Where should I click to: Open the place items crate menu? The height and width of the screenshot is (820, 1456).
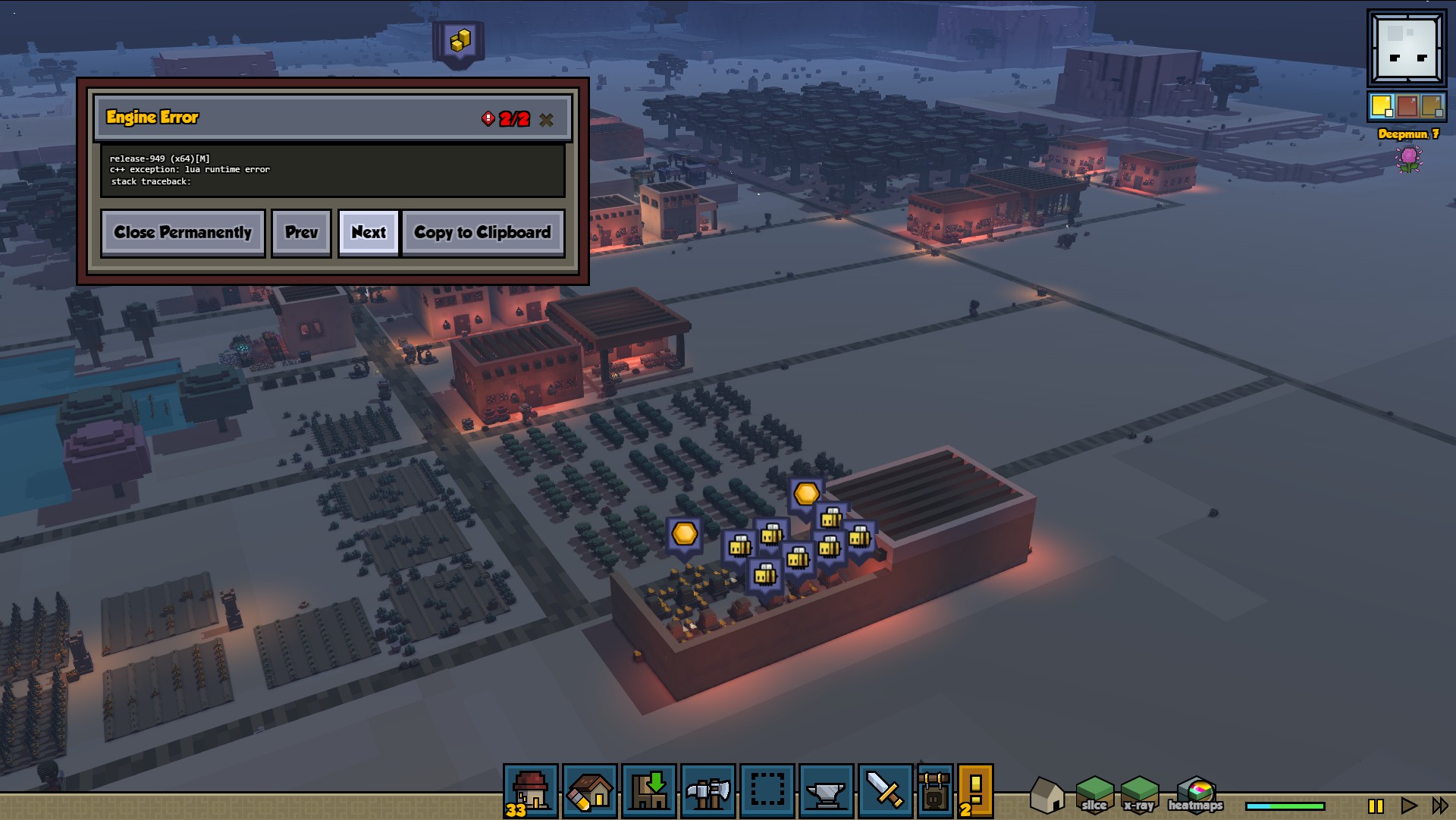tap(649, 791)
